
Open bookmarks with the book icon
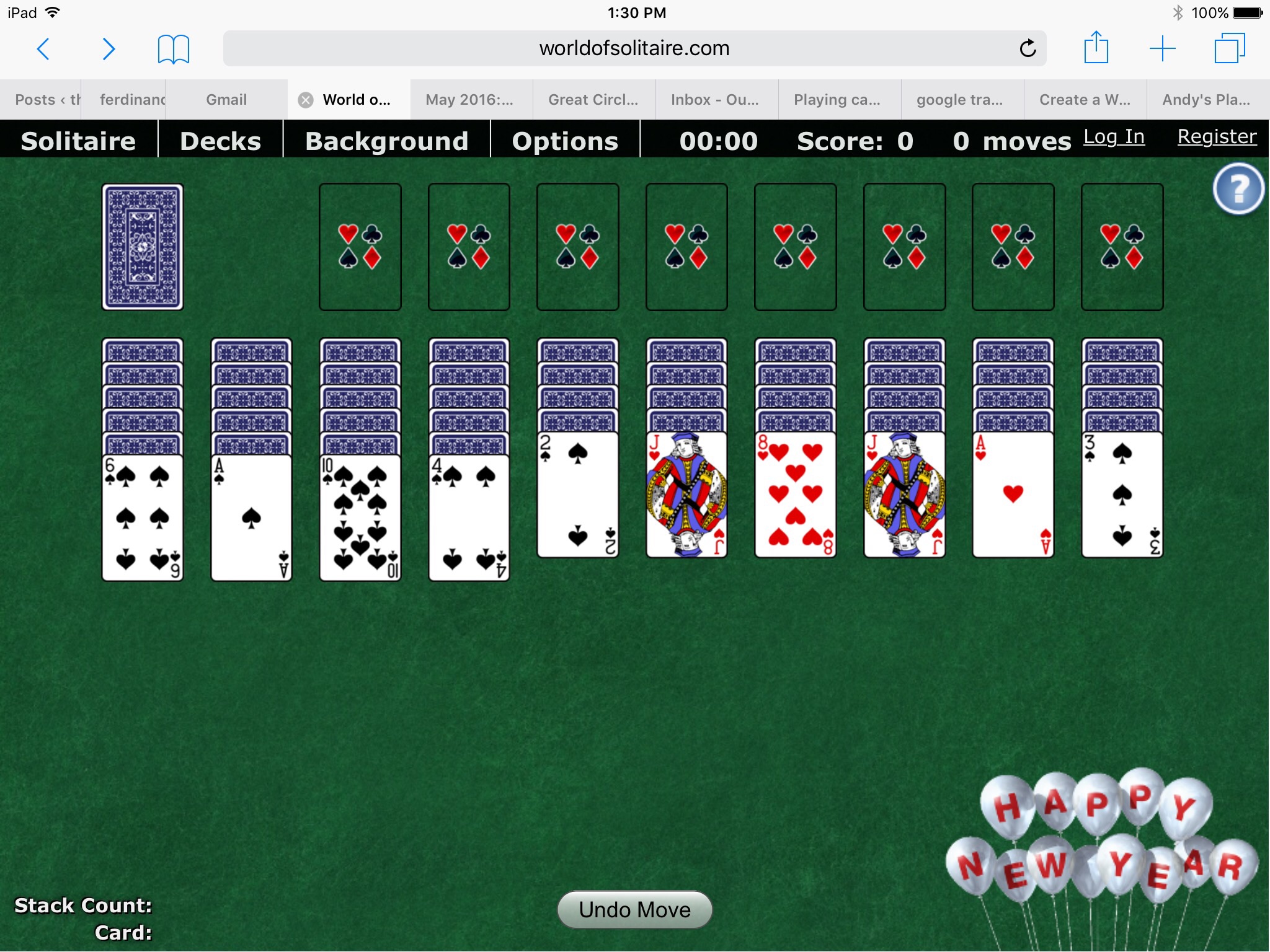coord(172,48)
